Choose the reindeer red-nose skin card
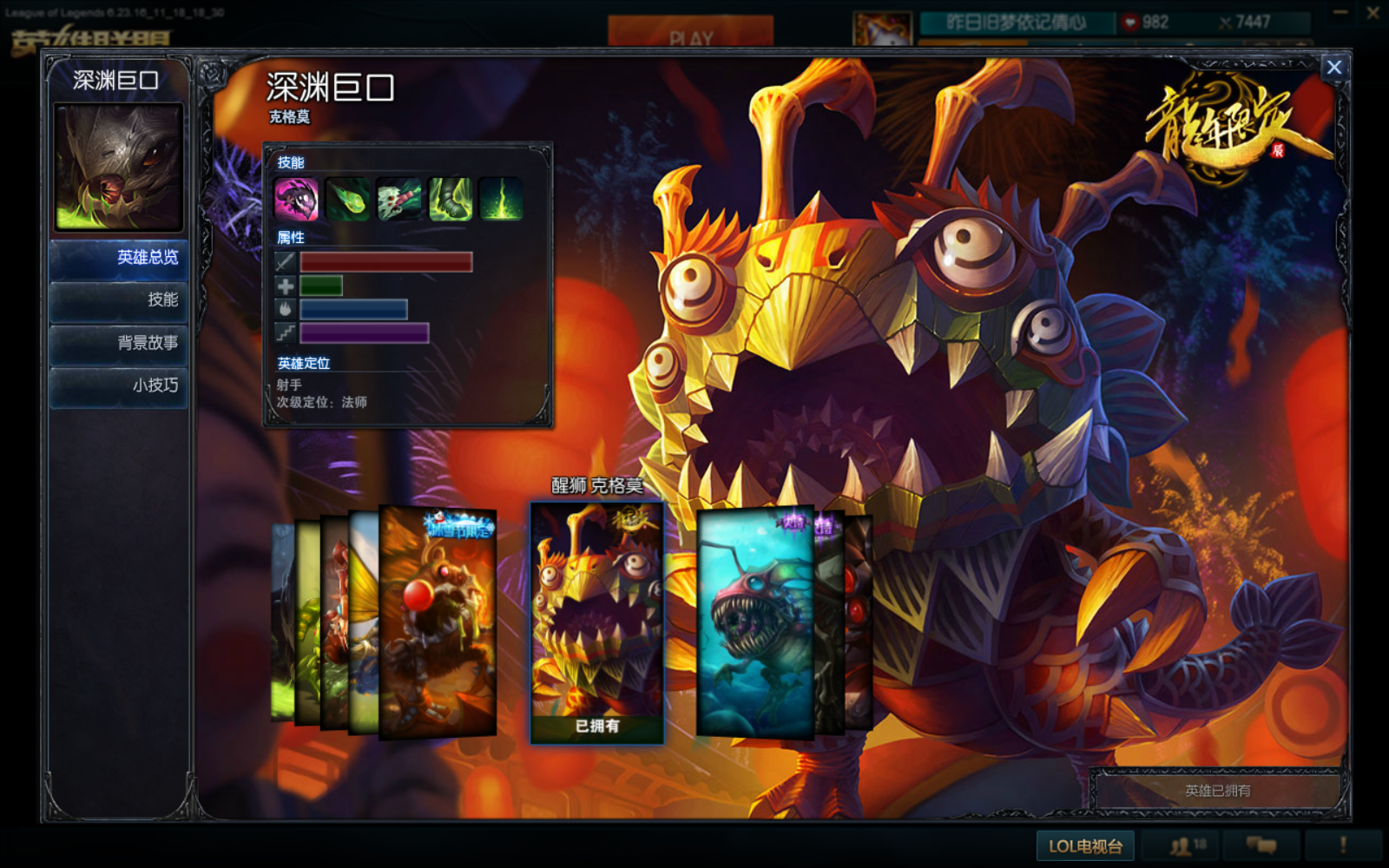 click(x=438, y=622)
